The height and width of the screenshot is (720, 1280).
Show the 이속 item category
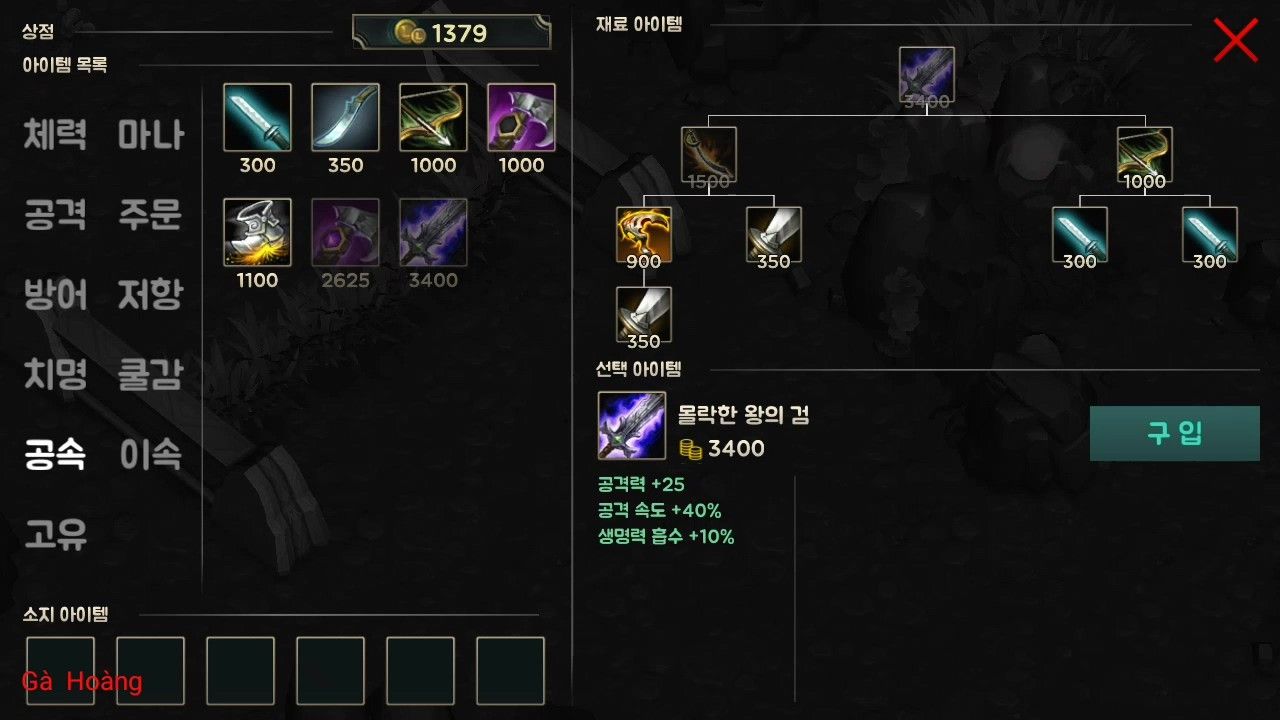pyautogui.click(x=150, y=455)
